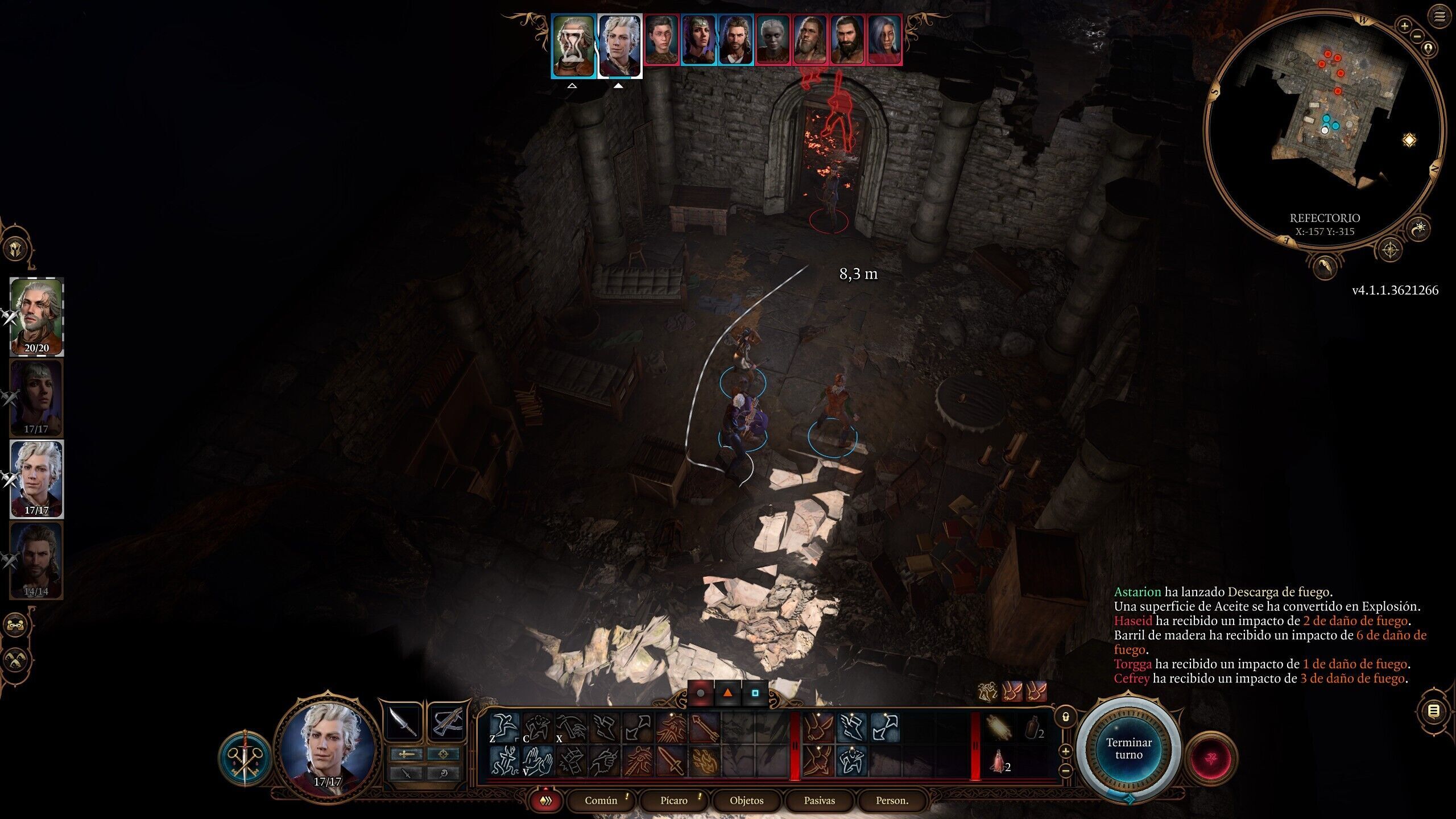1456x819 pixels.
Task: Select Gale's party portrait with 20/20 HP
Action: tap(36, 316)
